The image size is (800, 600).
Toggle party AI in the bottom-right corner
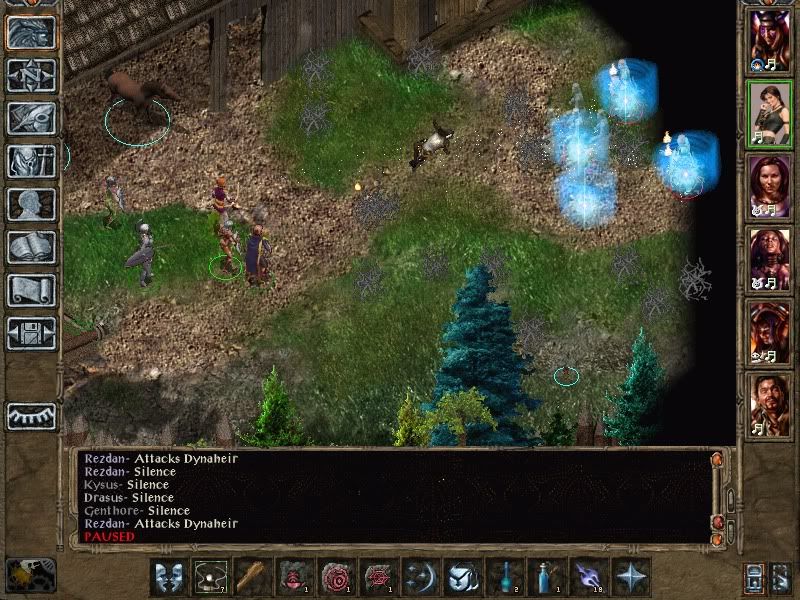tap(782, 578)
